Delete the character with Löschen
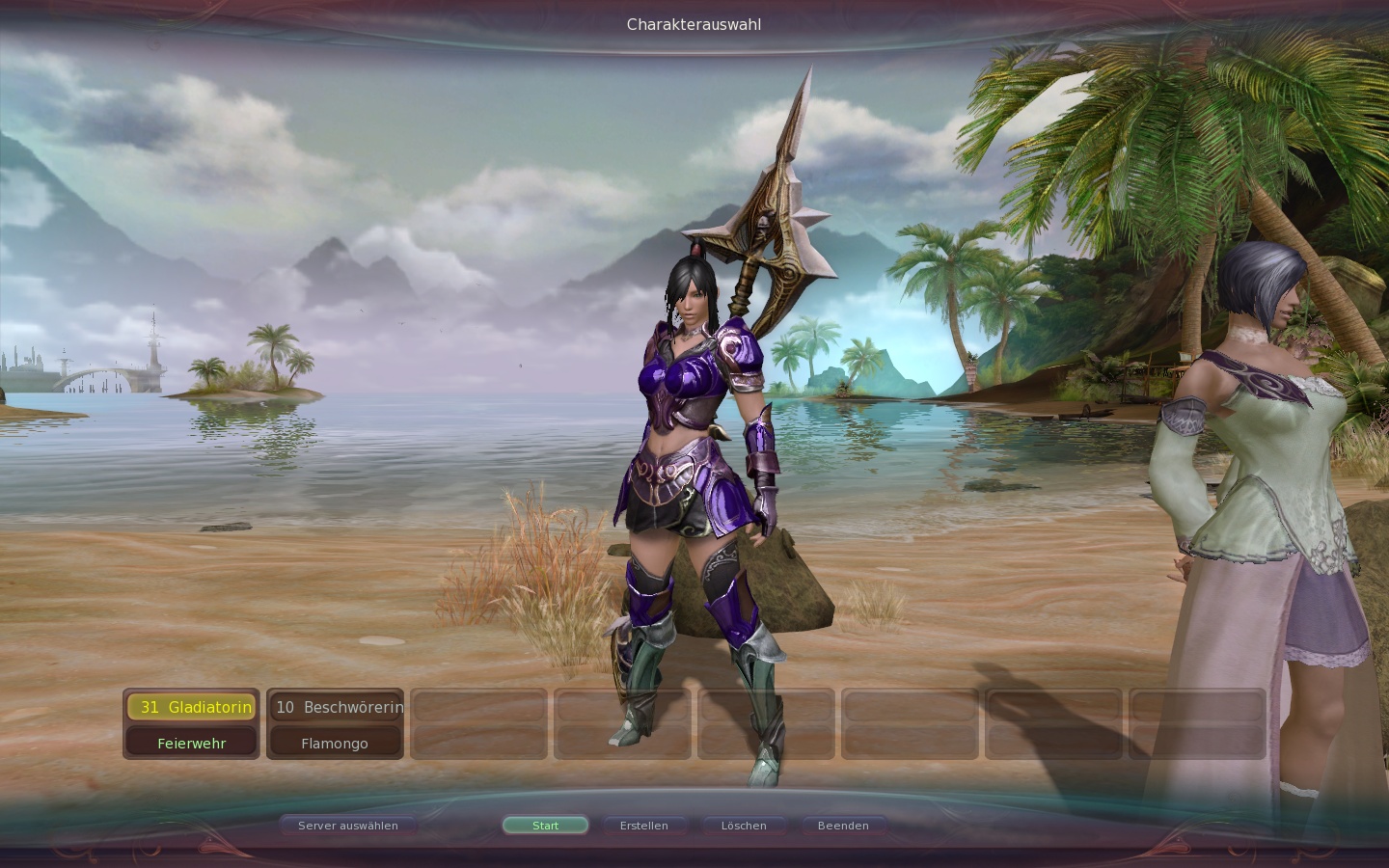 point(744,826)
